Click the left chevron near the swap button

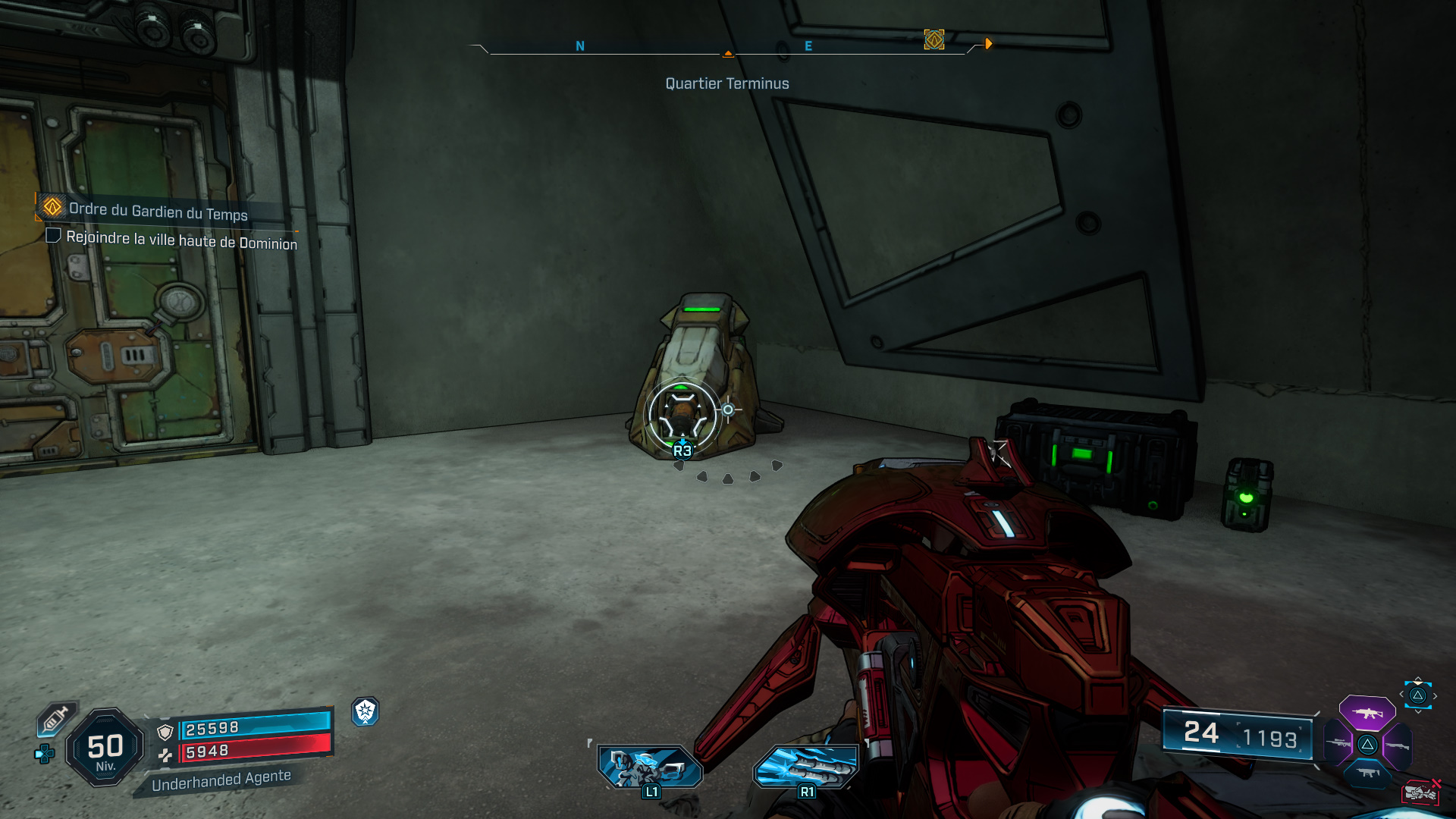[x=1401, y=694]
